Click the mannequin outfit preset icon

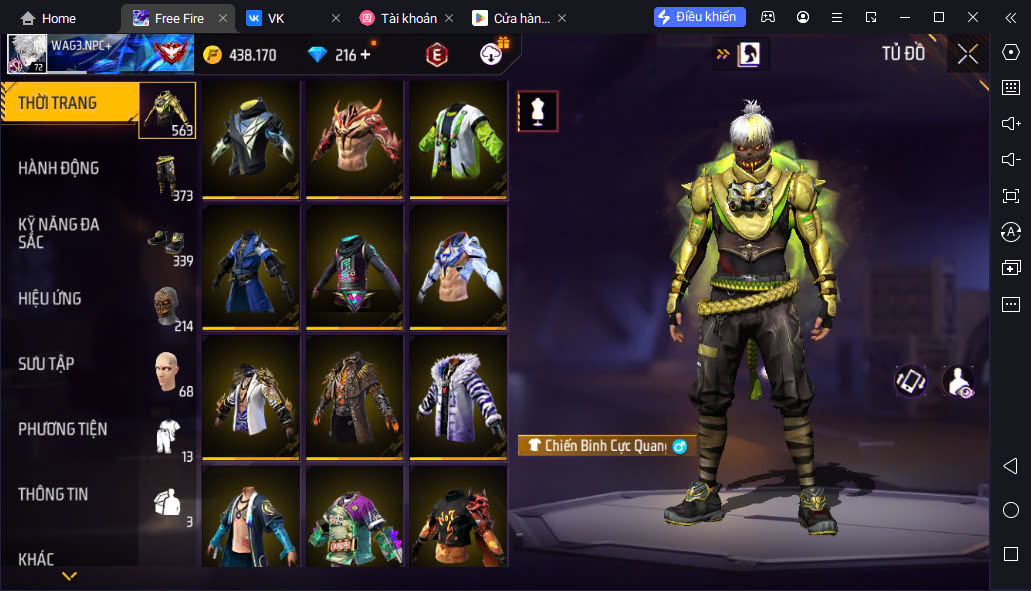[x=538, y=111]
